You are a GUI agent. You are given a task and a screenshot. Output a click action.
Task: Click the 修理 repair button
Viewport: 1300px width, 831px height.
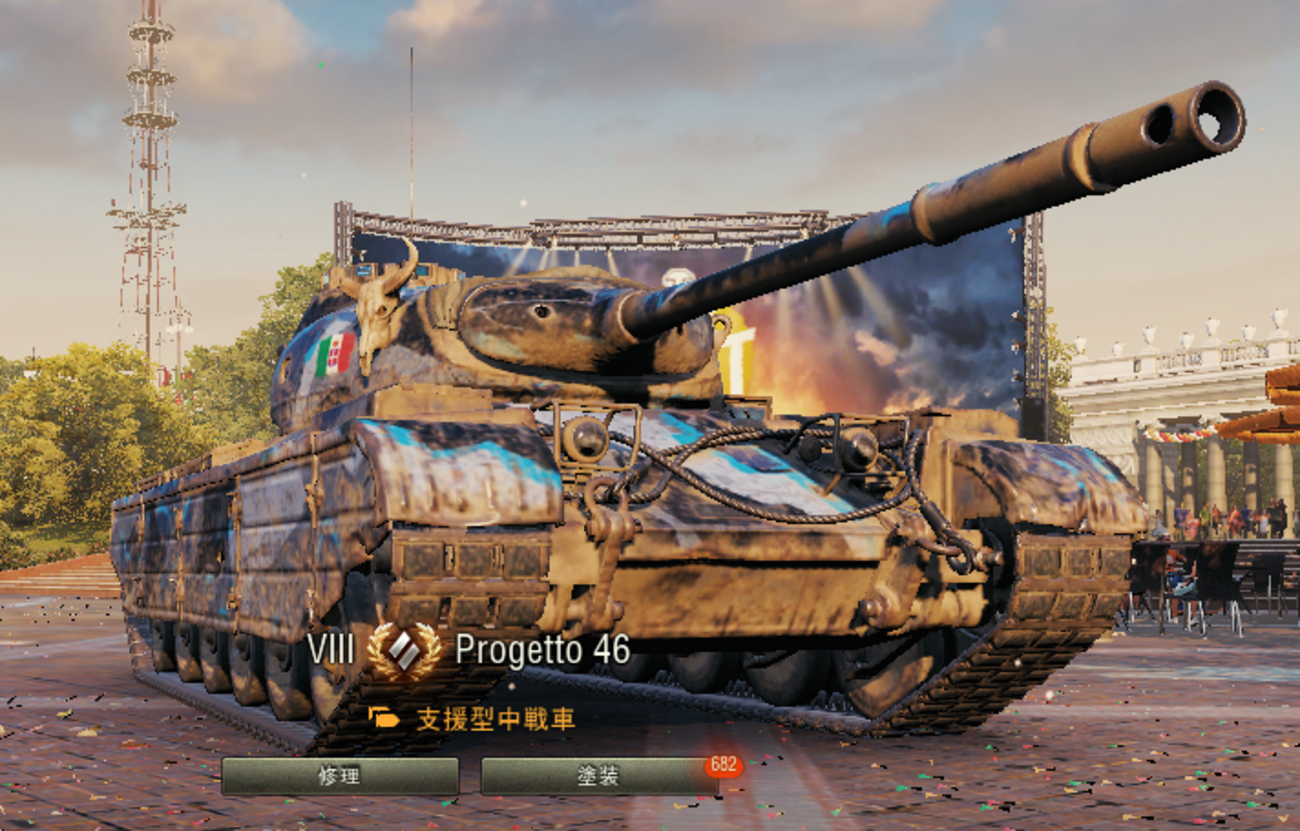click(339, 776)
